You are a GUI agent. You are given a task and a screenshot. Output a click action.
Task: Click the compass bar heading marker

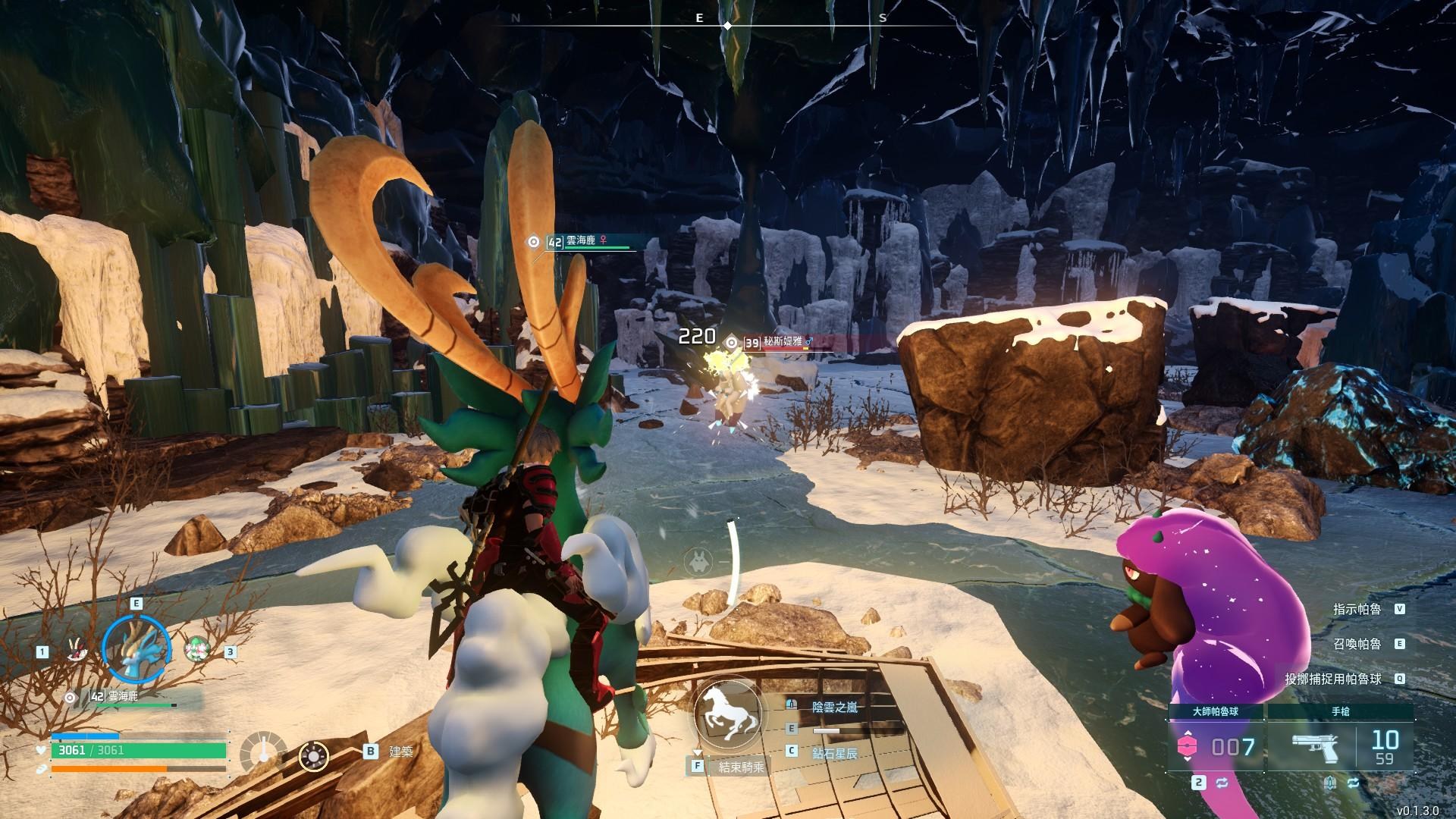[x=727, y=26]
